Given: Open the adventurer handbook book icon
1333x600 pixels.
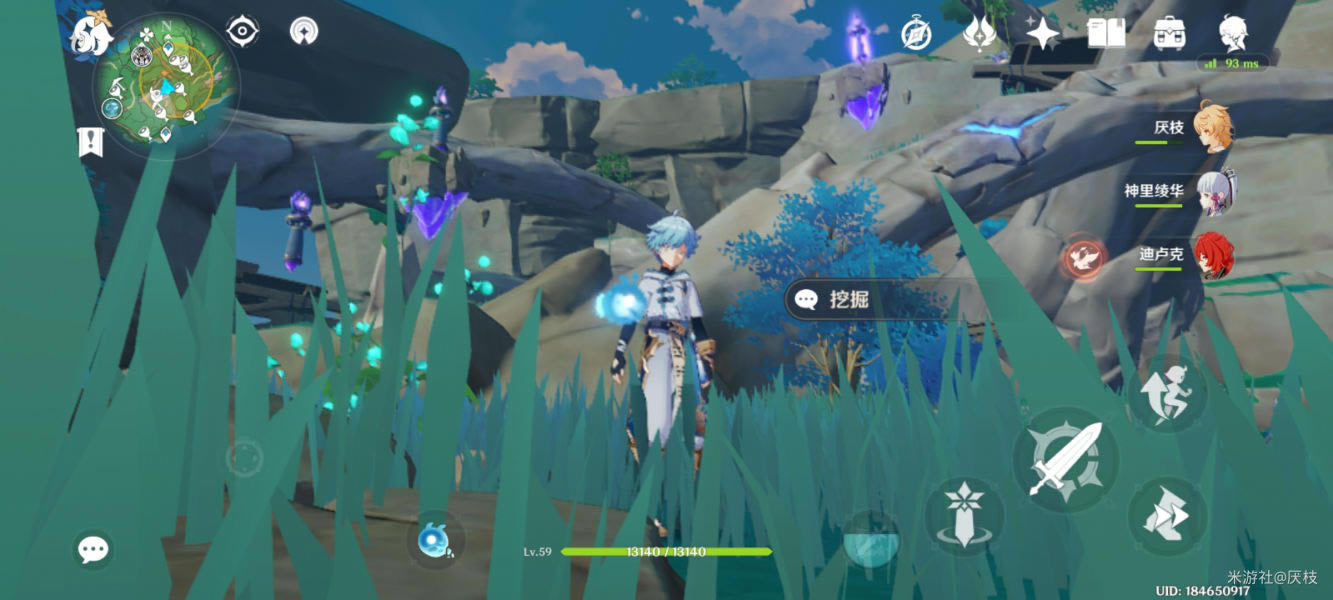Looking at the screenshot, I should click(x=1105, y=33).
